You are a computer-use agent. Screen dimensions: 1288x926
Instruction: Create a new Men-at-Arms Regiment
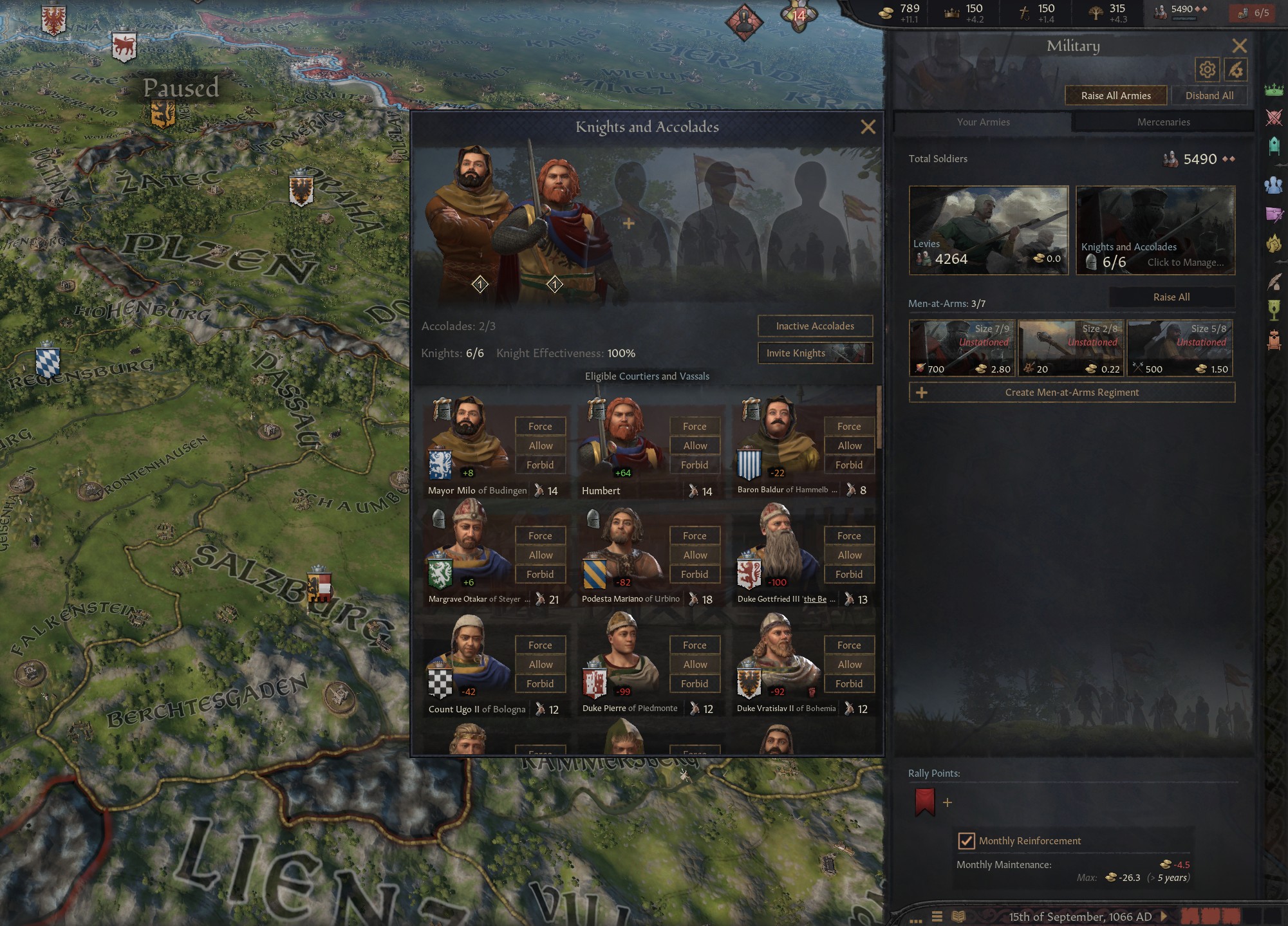pos(1072,393)
